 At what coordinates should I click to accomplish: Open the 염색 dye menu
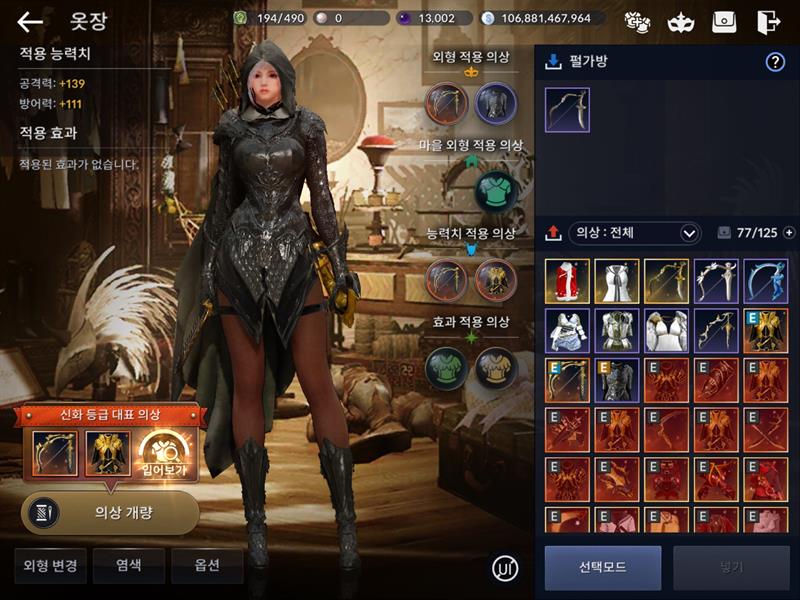point(128,565)
